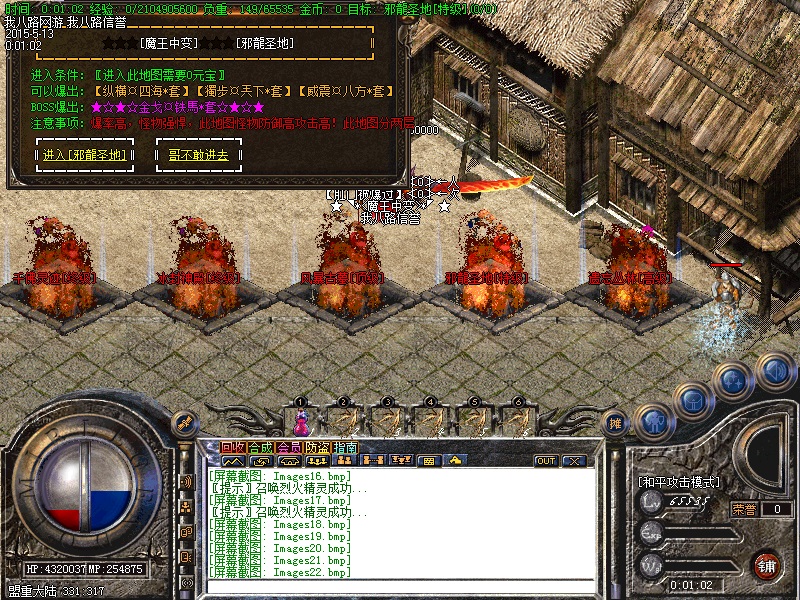
Task: Decline with the 哥不敢进去 option
Action: click(198, 155)
